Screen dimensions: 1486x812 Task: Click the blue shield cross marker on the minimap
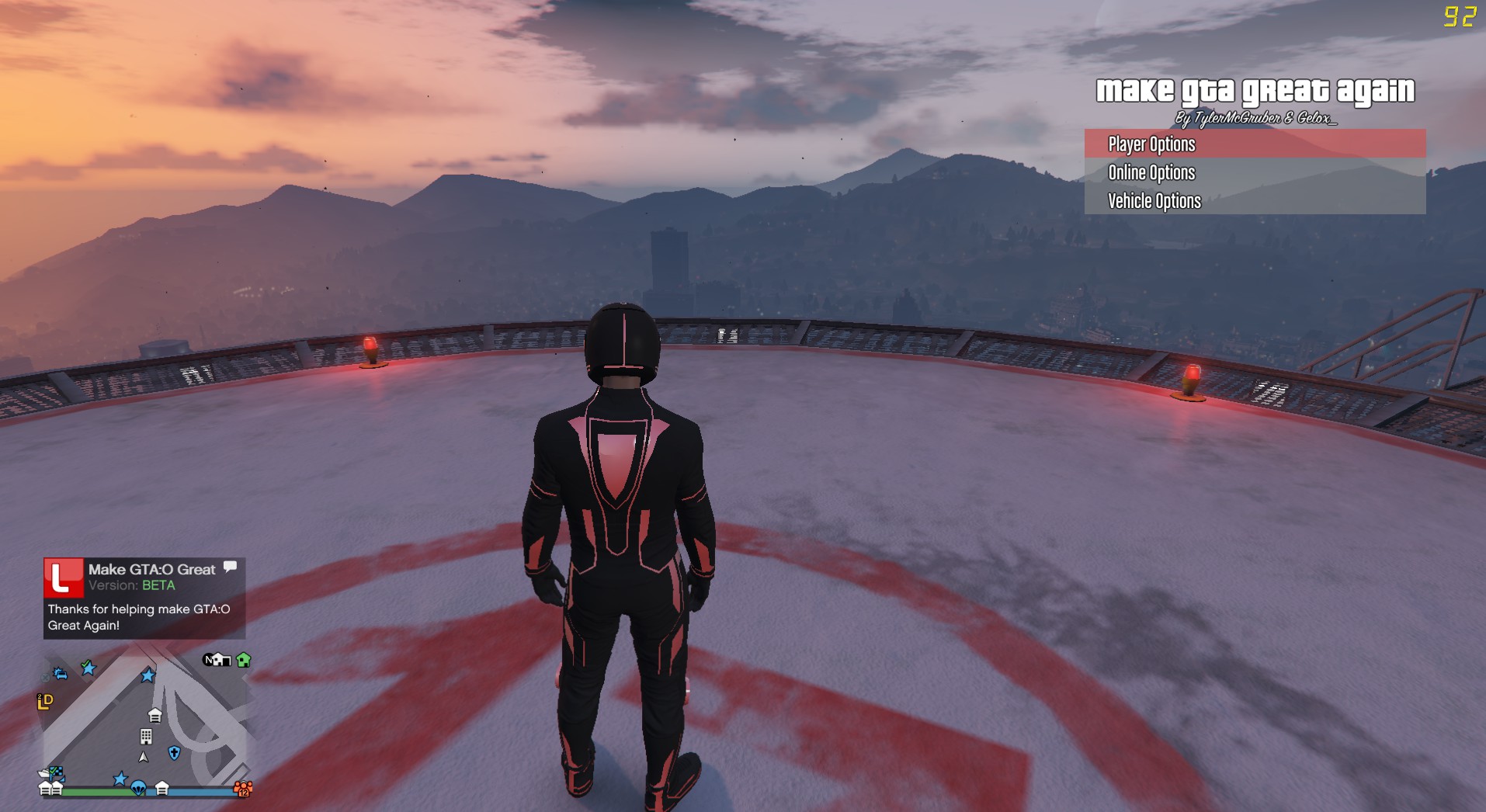click(174, 753)
